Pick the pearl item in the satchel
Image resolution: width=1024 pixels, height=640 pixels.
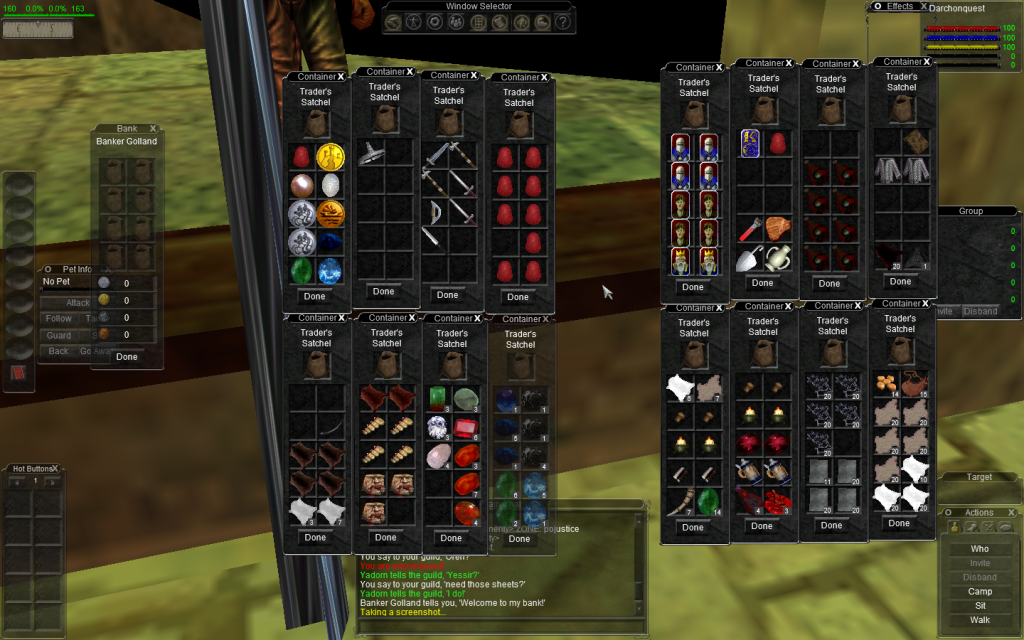(x=301, y=185)
